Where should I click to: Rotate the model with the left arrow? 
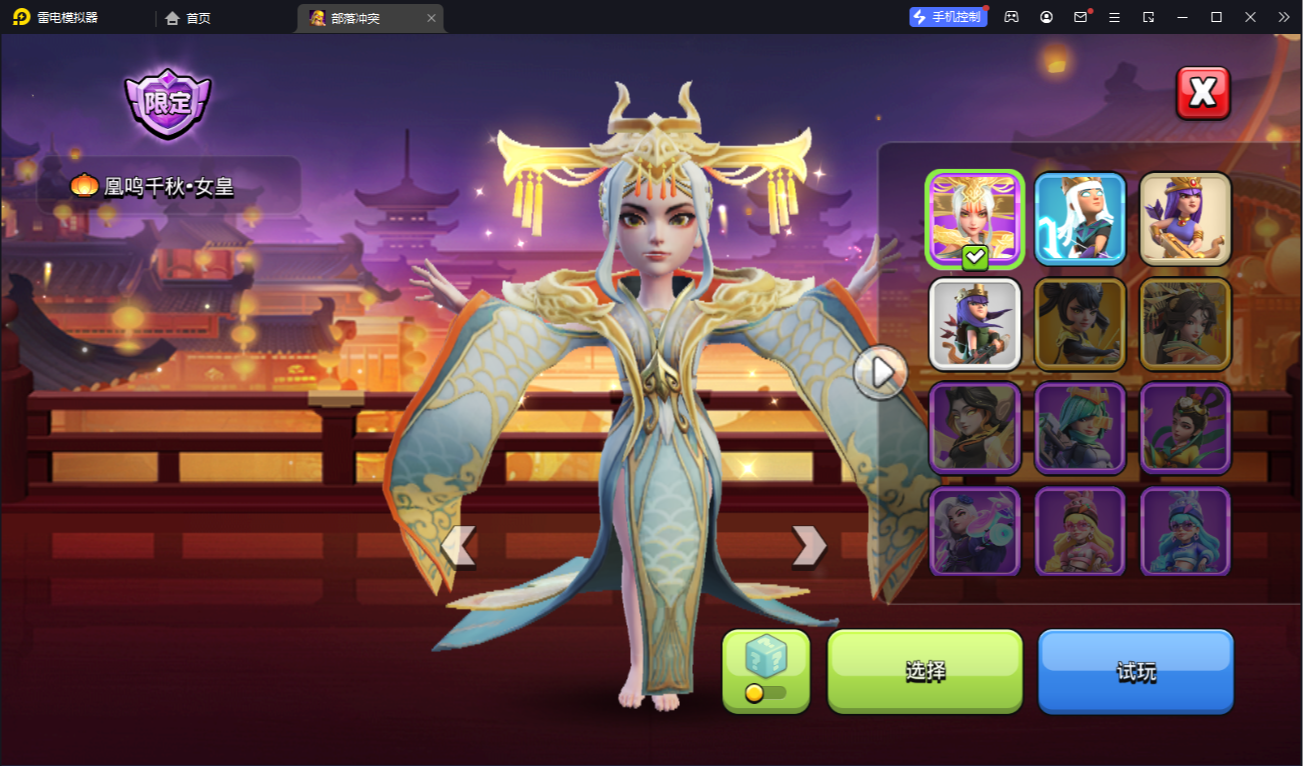point(458,546)
